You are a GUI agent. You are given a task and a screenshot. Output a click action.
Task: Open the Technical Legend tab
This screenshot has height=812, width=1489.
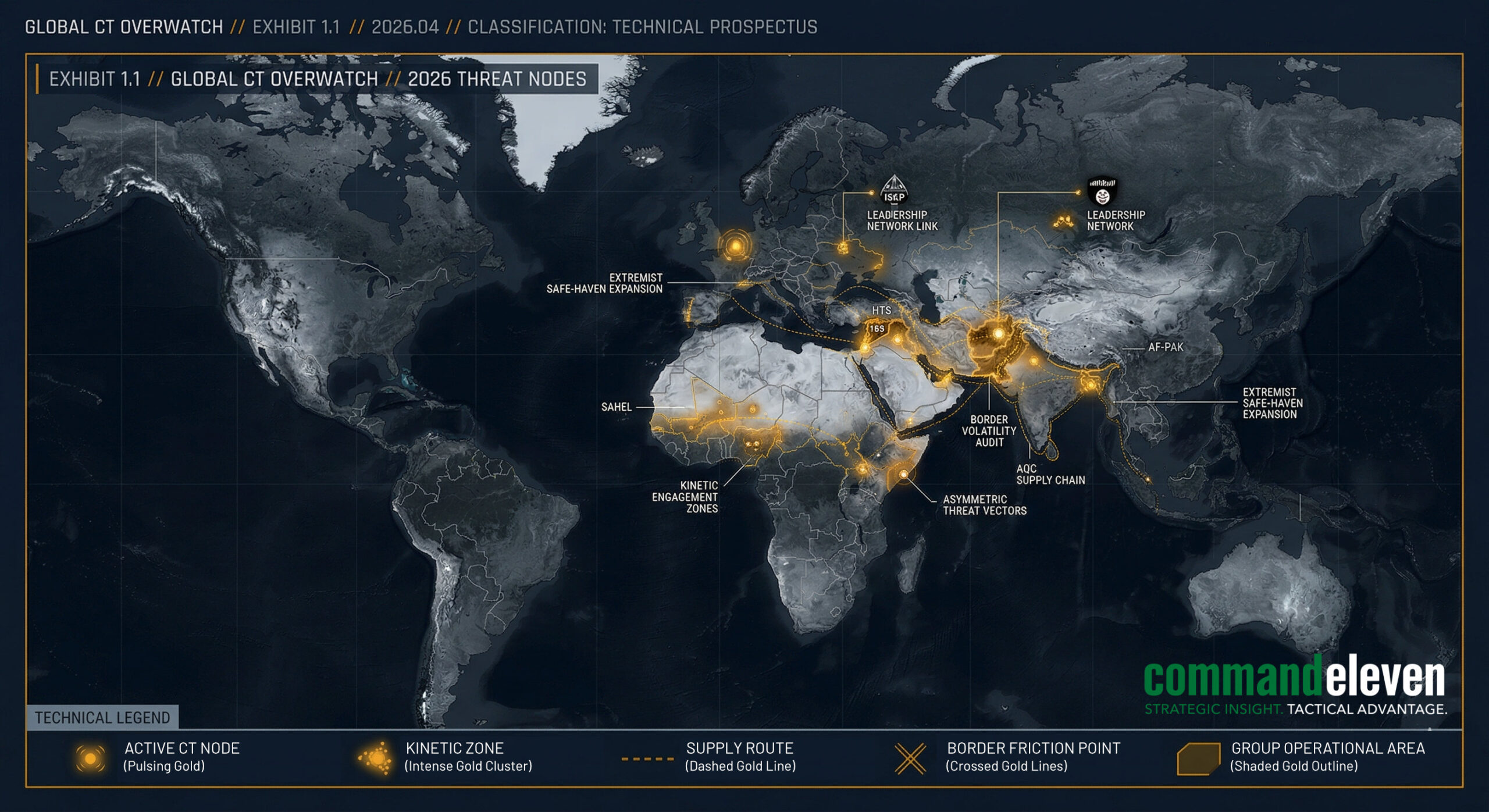tap(102, 718)
